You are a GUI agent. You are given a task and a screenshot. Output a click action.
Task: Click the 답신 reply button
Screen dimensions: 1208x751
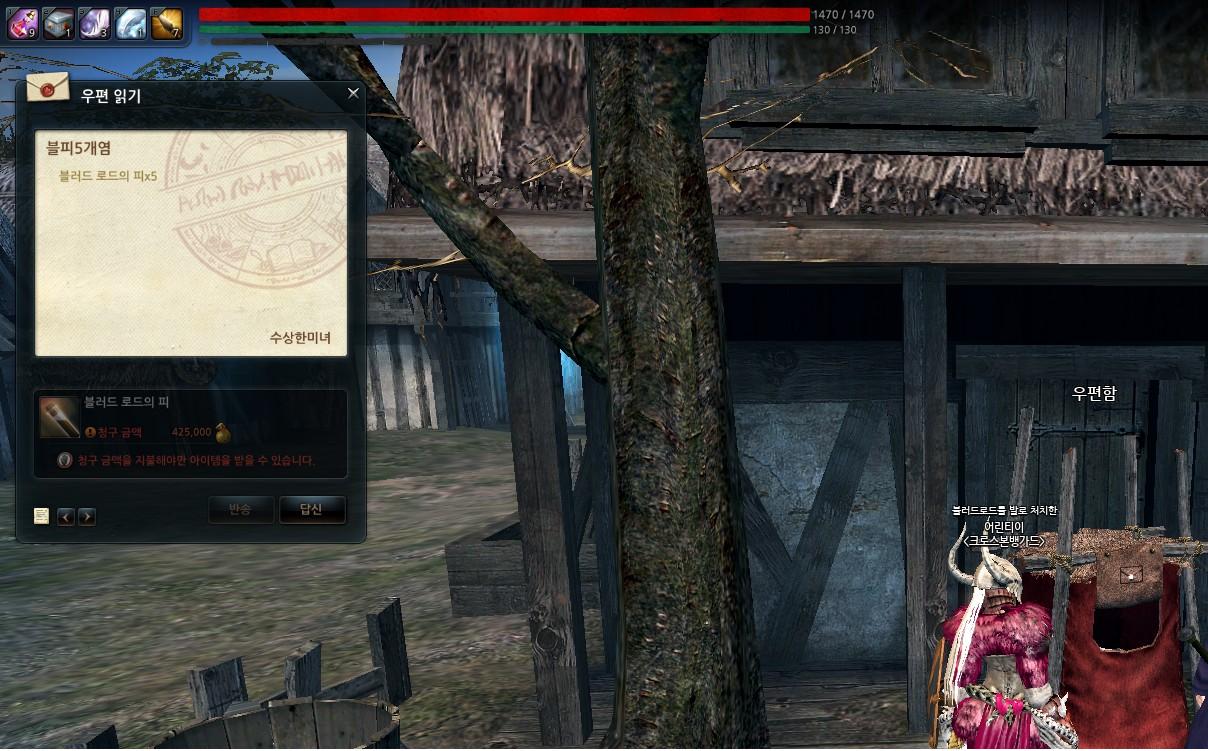click(x=312, y=509)
